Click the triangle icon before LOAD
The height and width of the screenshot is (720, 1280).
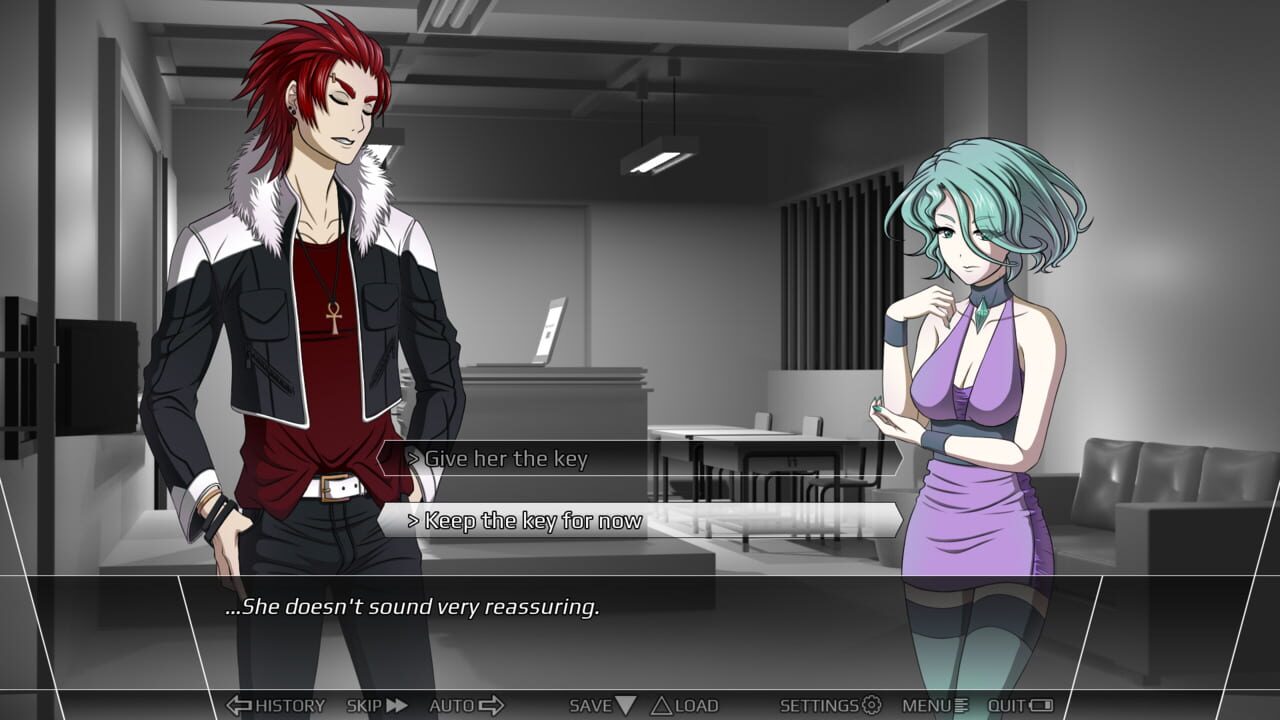(660, 705)
